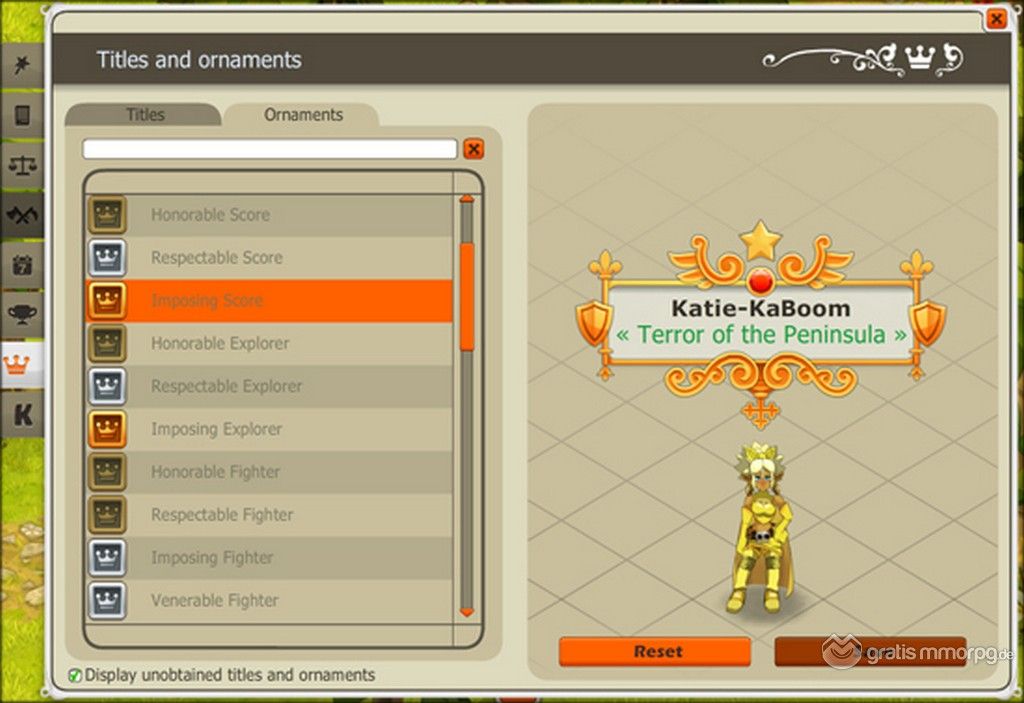Open the balance scales side tab
1024x703 pixels.
[21, 165]
